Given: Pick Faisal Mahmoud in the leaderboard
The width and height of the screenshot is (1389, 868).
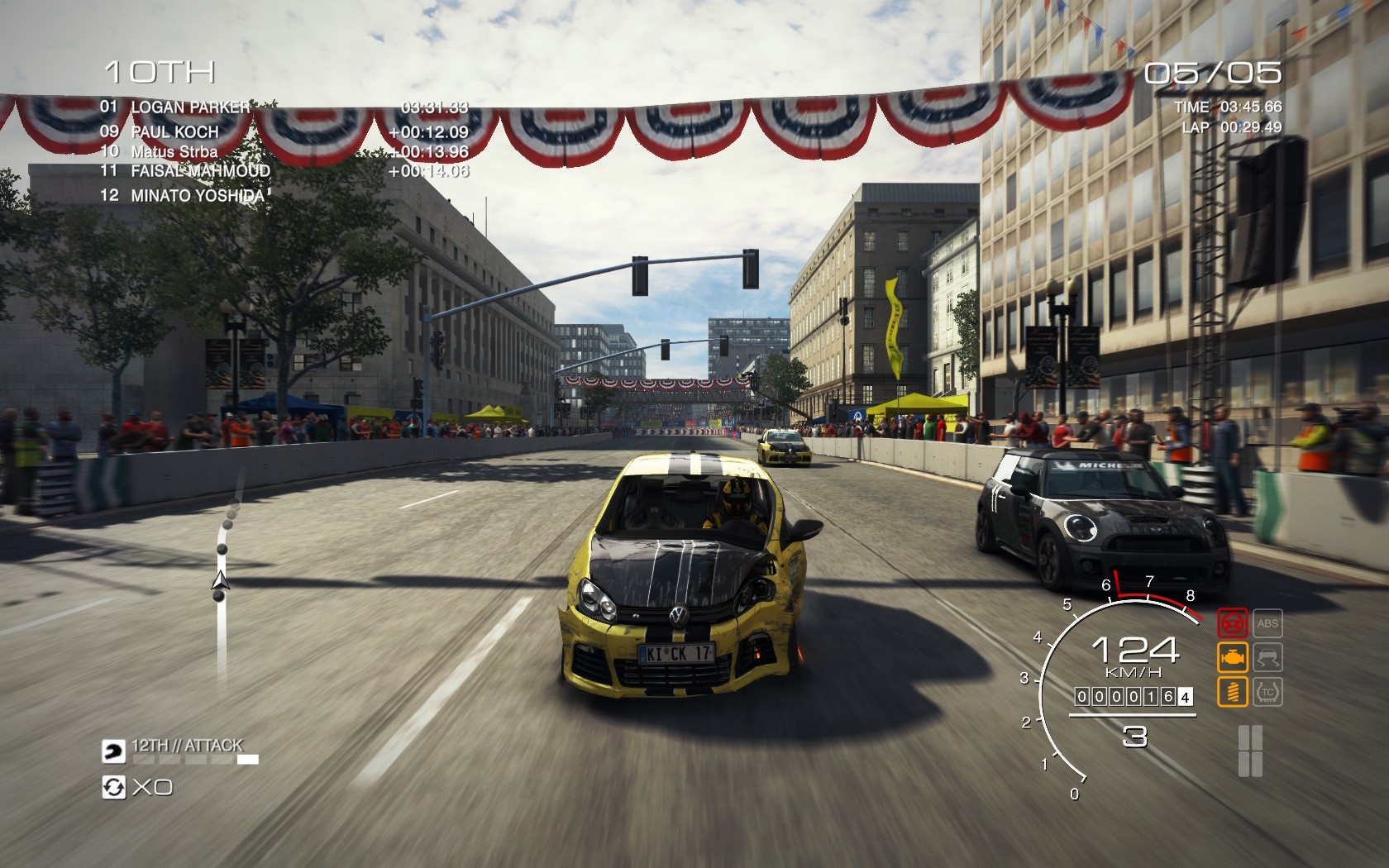Looking at the screenshot, I should [200, 171].
